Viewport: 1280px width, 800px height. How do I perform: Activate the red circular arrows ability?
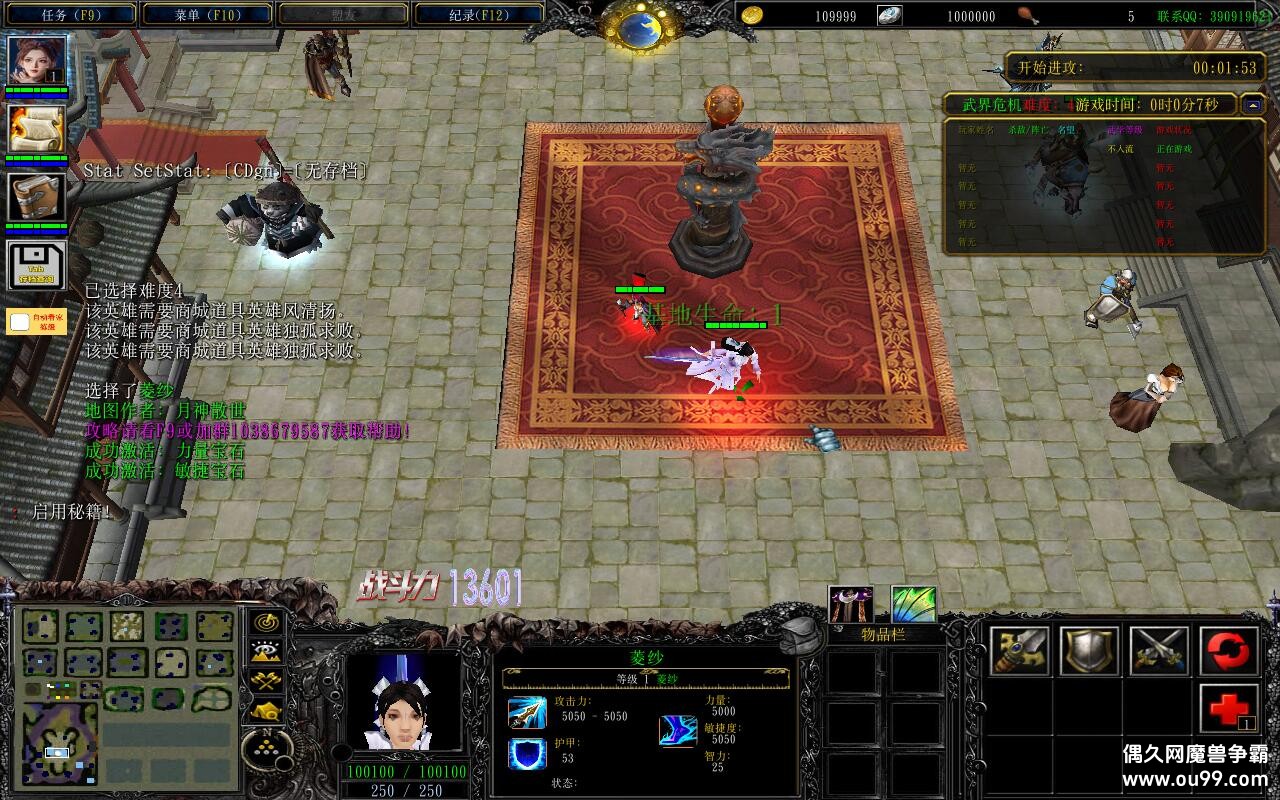1229,651
